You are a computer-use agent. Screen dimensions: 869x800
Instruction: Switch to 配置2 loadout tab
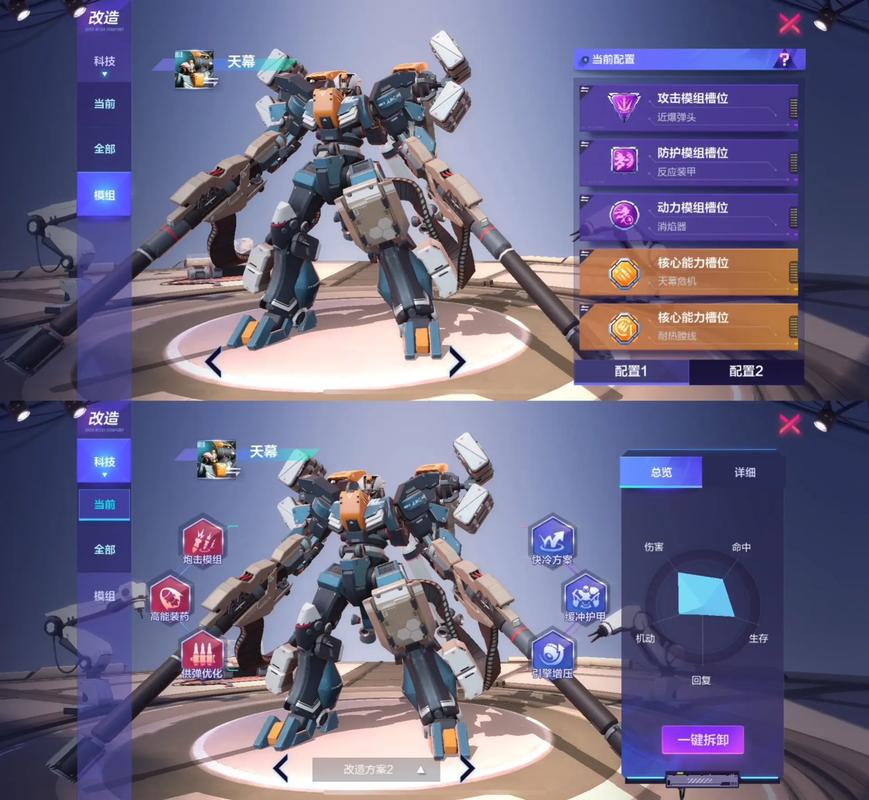746,372
